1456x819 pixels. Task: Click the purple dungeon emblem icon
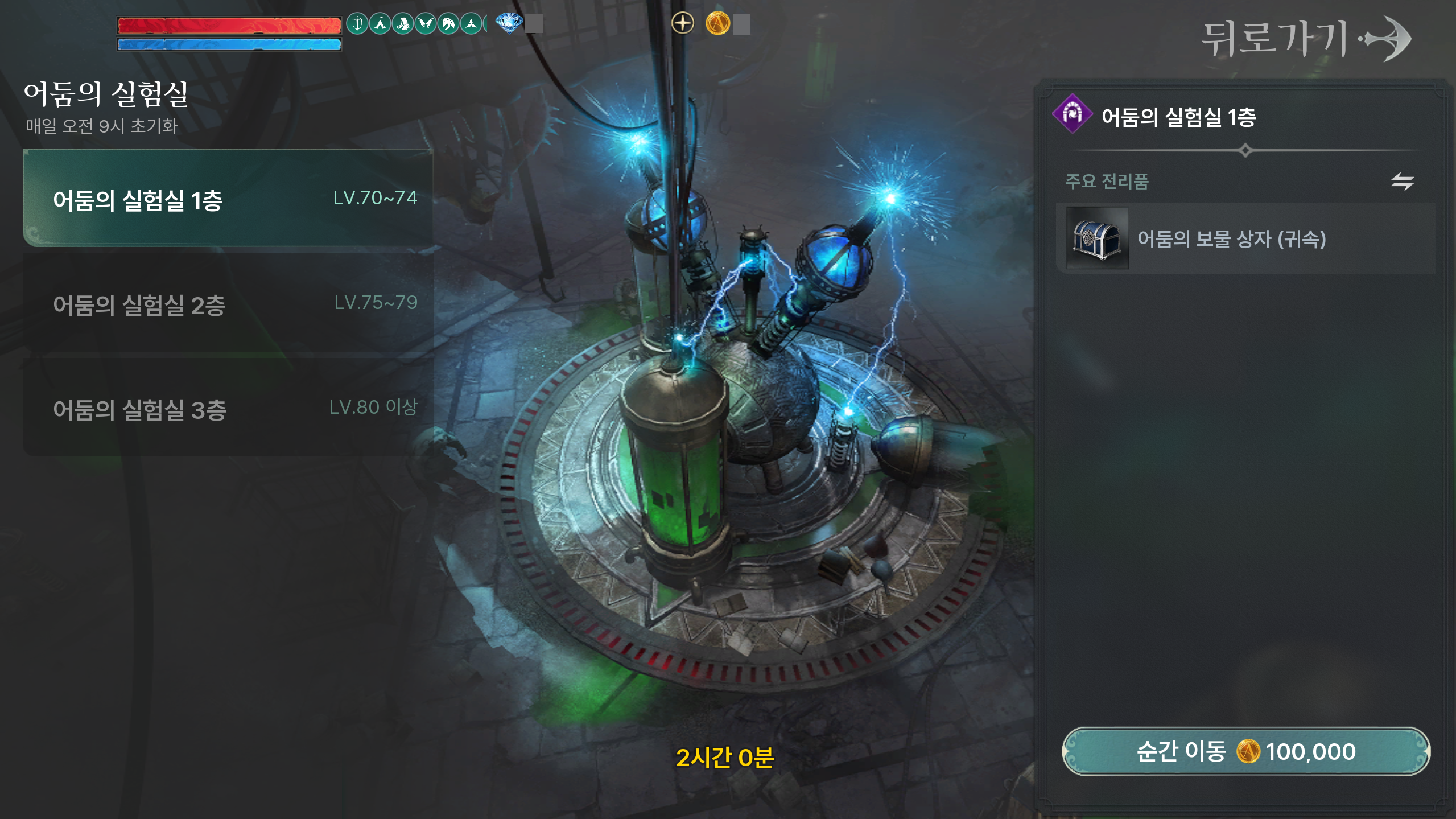1072,114
